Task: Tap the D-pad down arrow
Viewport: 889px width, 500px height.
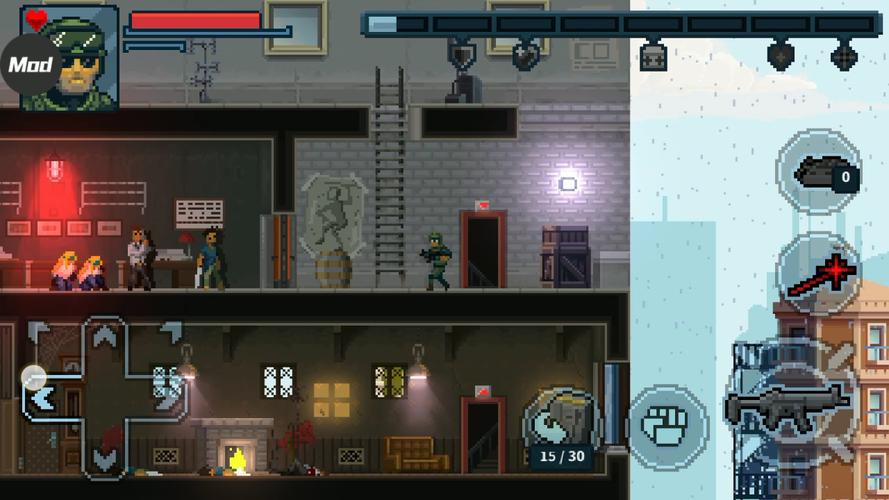Action: 104,458
